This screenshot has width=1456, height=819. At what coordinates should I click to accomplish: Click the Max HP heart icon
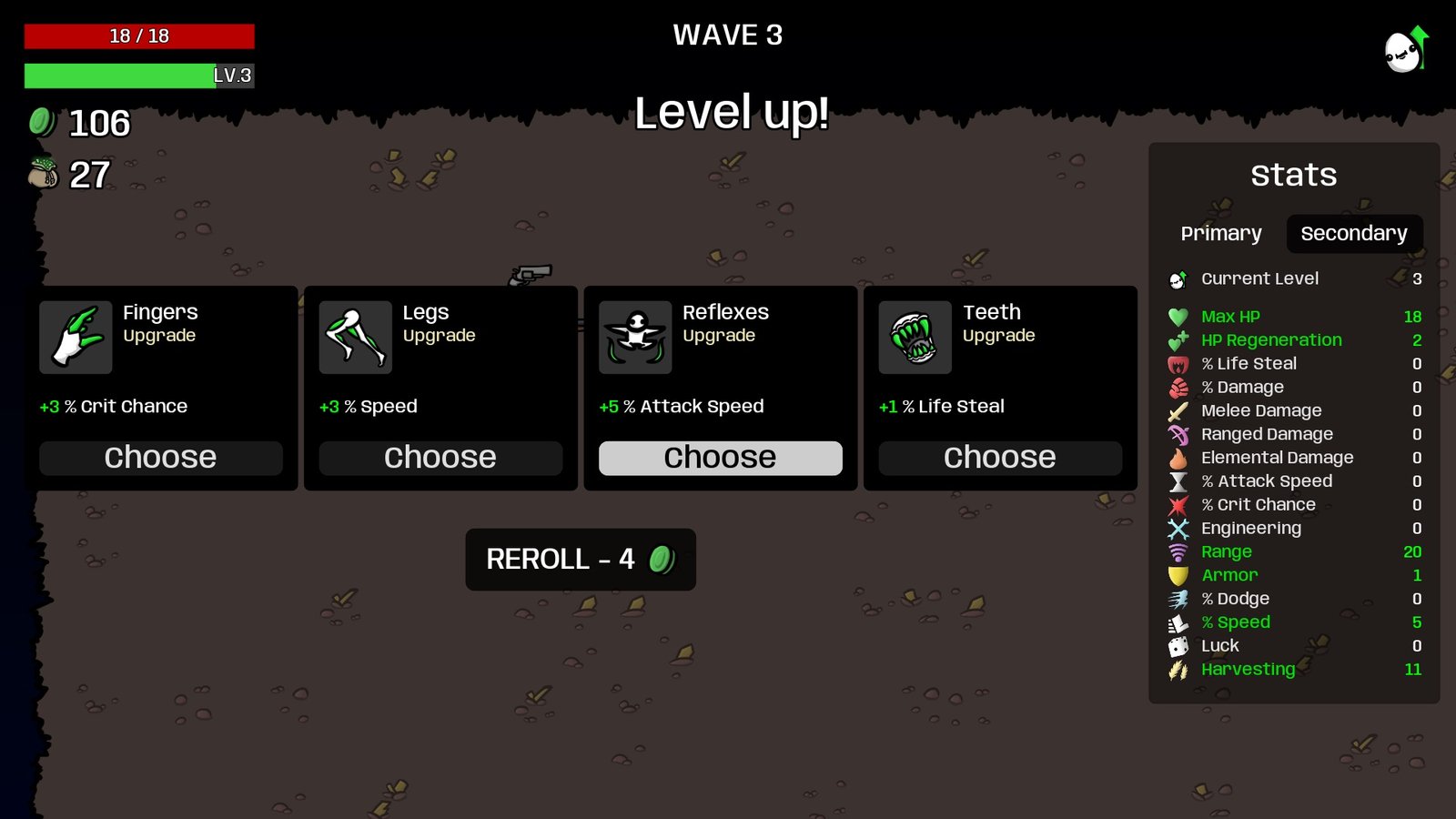(1178, 317)
